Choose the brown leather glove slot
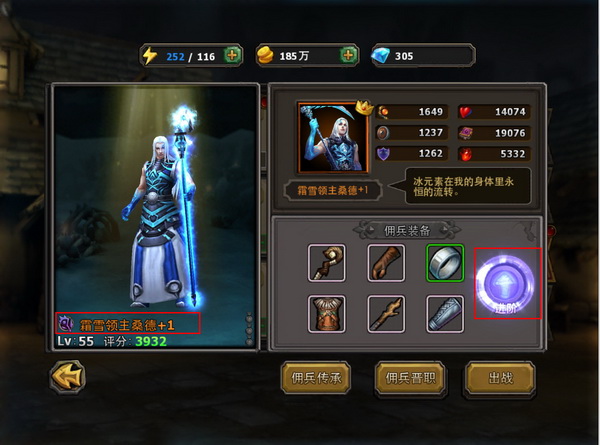The height and width of the screenshot is (445, 600). (x=386, y=262)
